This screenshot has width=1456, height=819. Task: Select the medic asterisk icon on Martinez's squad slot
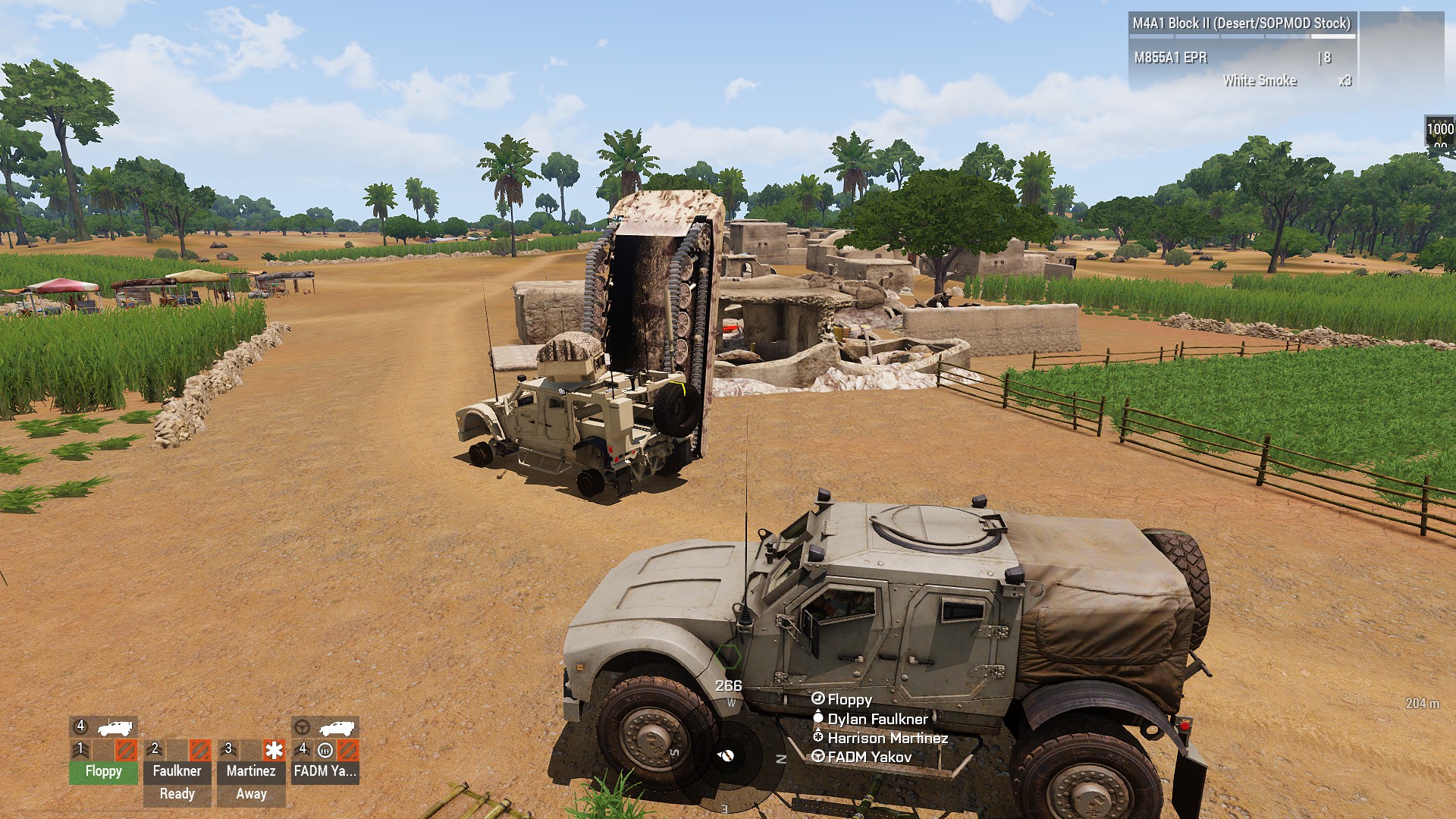(x=274, y=751)
